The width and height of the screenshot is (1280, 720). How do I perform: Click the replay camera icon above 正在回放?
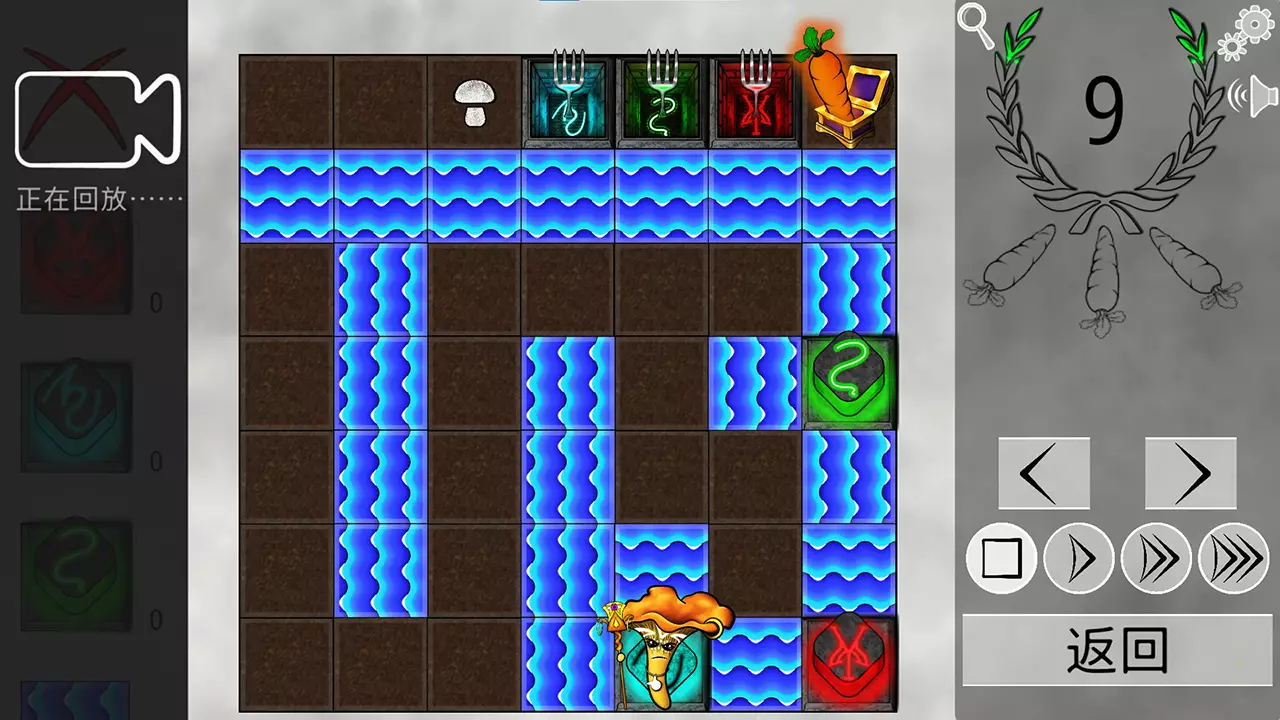(98, 118)
